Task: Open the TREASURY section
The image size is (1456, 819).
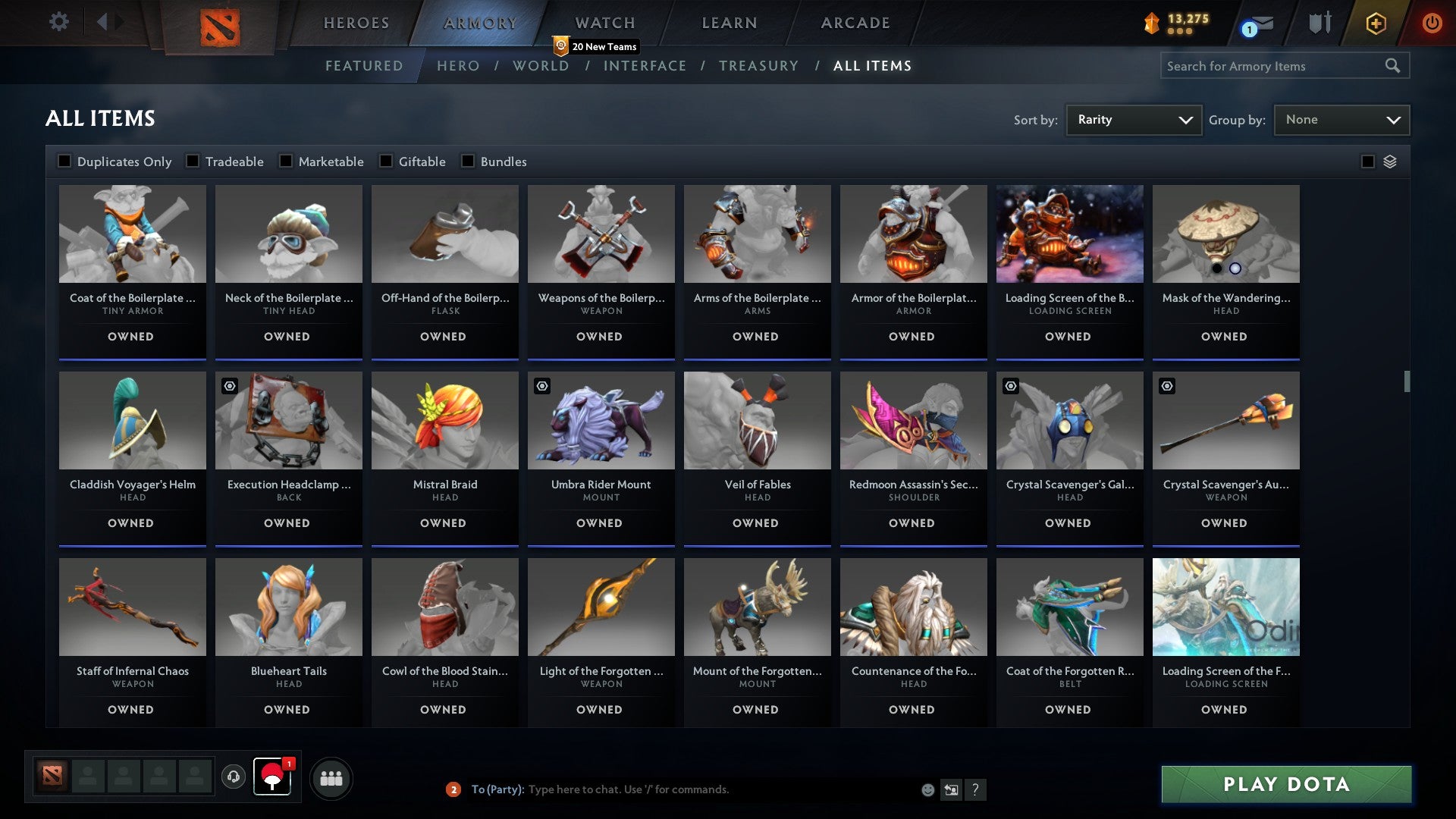Action: point(758,66)
